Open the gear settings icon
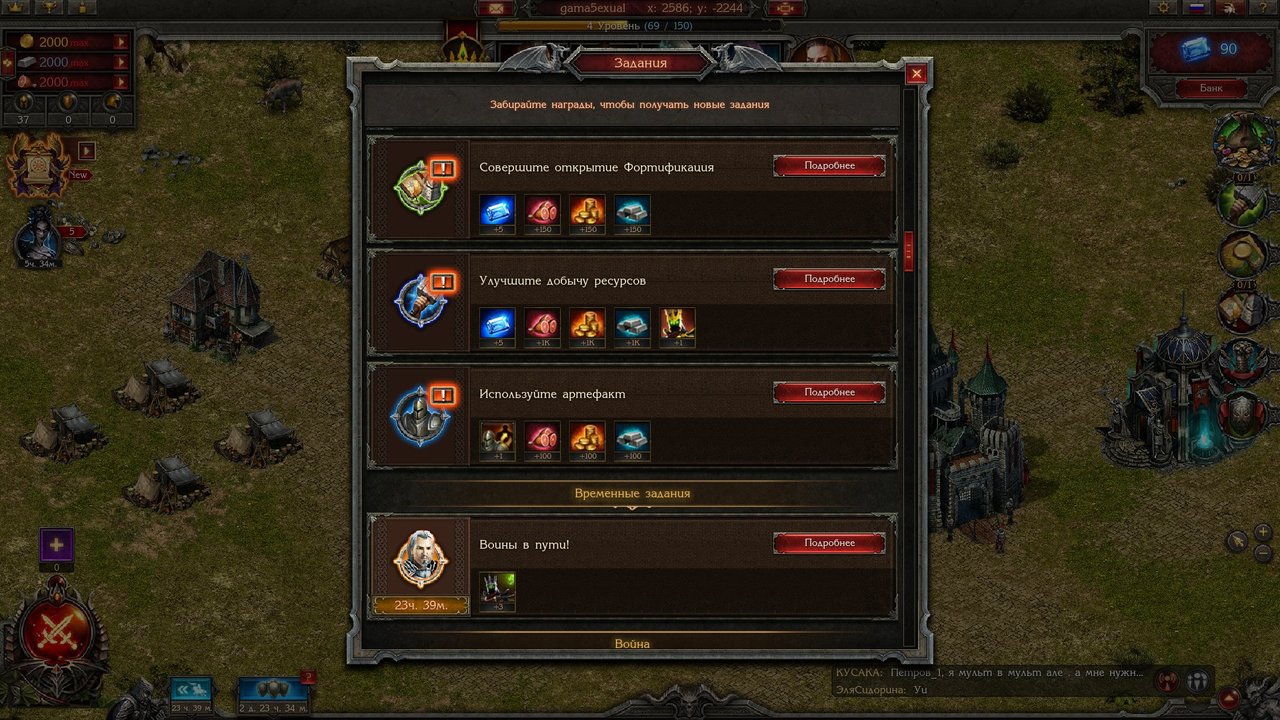This screenshot has height=720, width=1280. (x=1163, y=8)
